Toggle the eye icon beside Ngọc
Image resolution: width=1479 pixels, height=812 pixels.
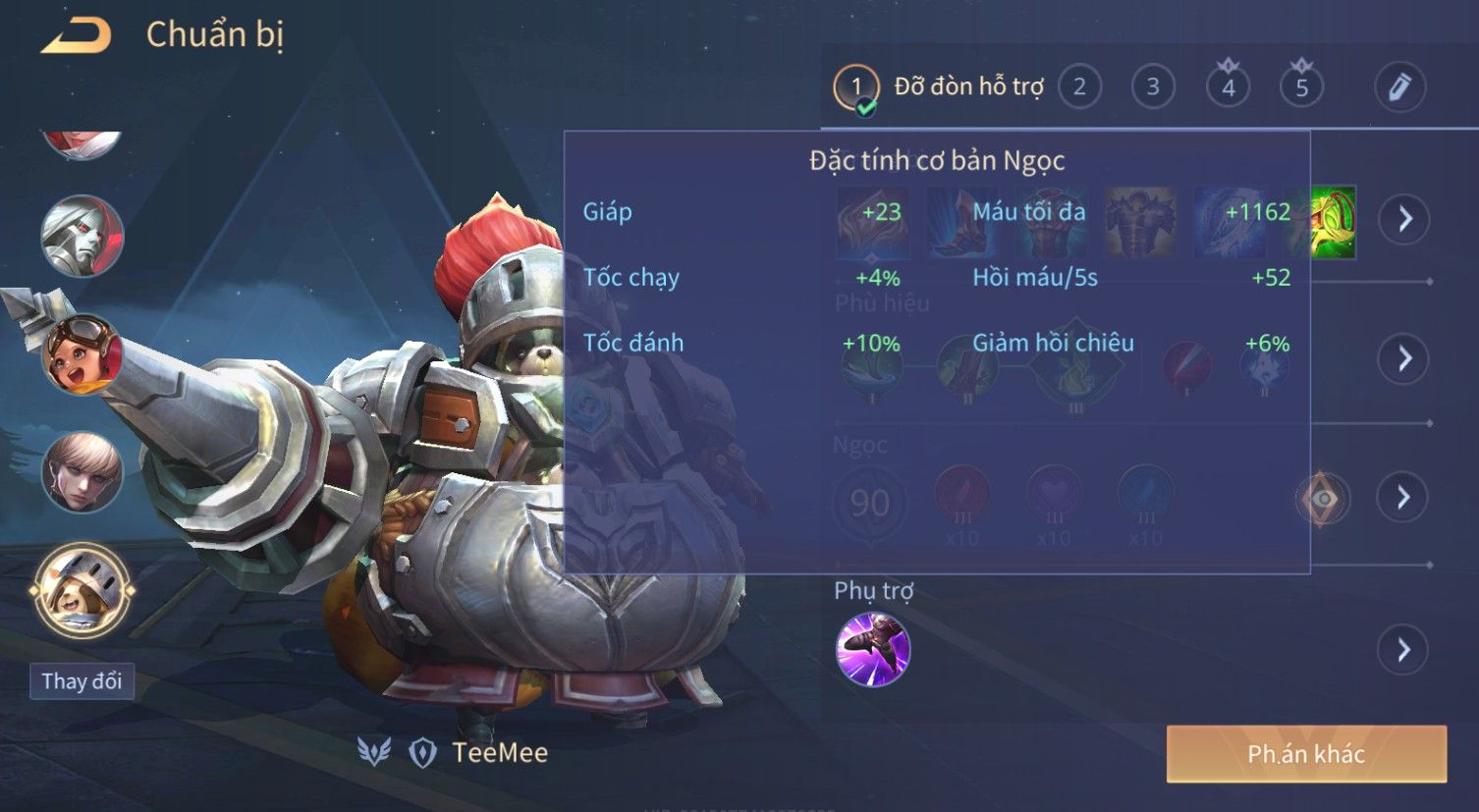pos(1322,499)
